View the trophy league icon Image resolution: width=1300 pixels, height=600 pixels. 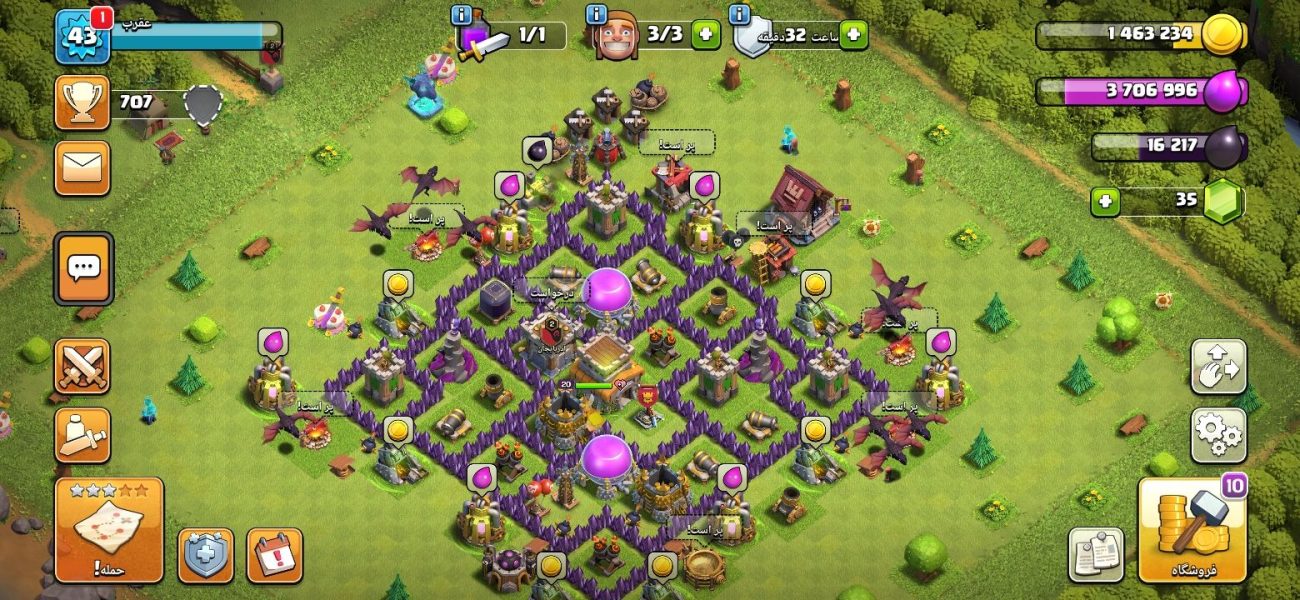[82, 103]
